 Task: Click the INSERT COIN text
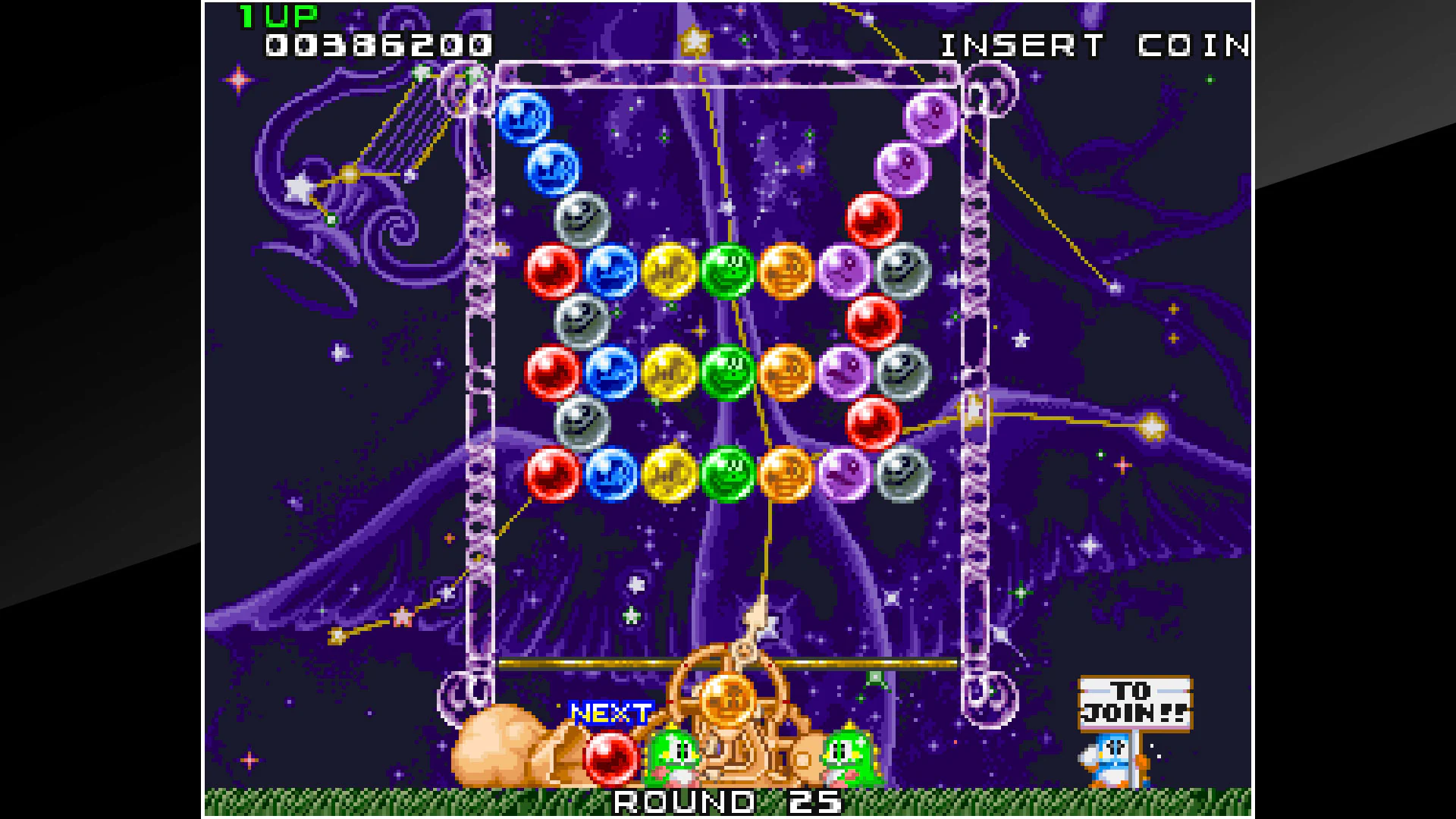(x=1092, y=45)
